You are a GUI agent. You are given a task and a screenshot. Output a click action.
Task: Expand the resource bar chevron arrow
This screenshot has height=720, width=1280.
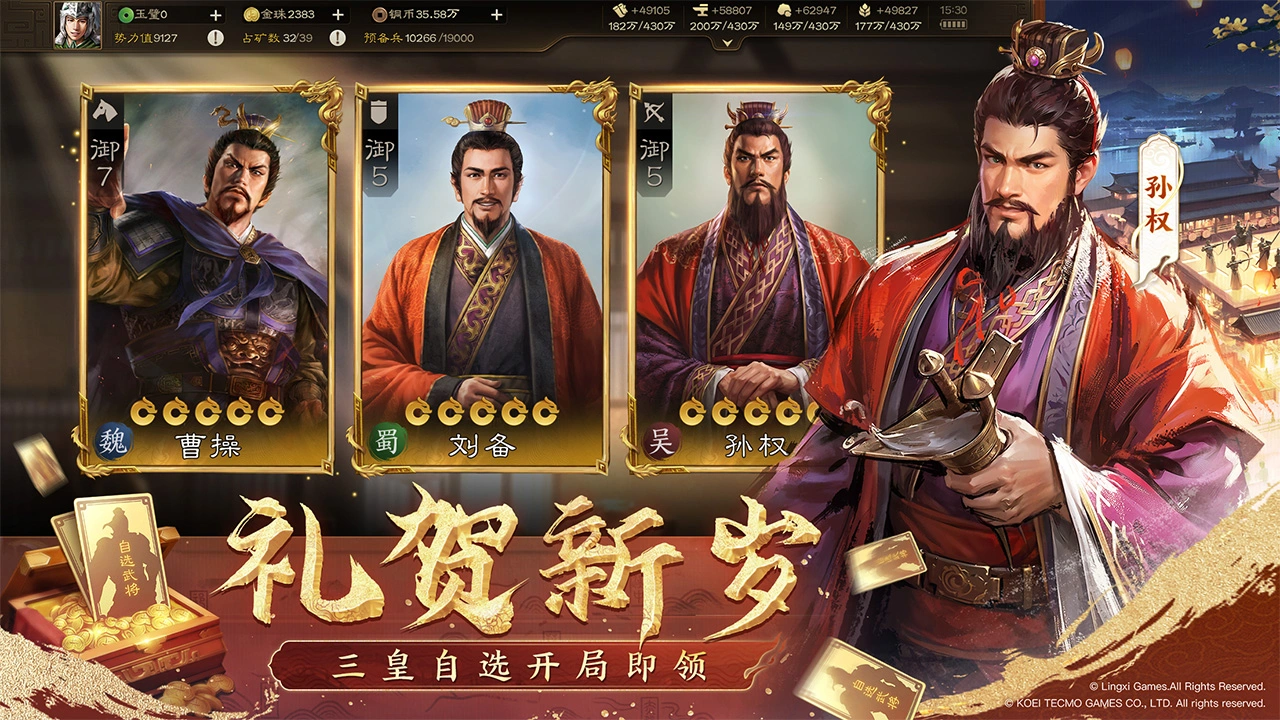coord(725,42)
